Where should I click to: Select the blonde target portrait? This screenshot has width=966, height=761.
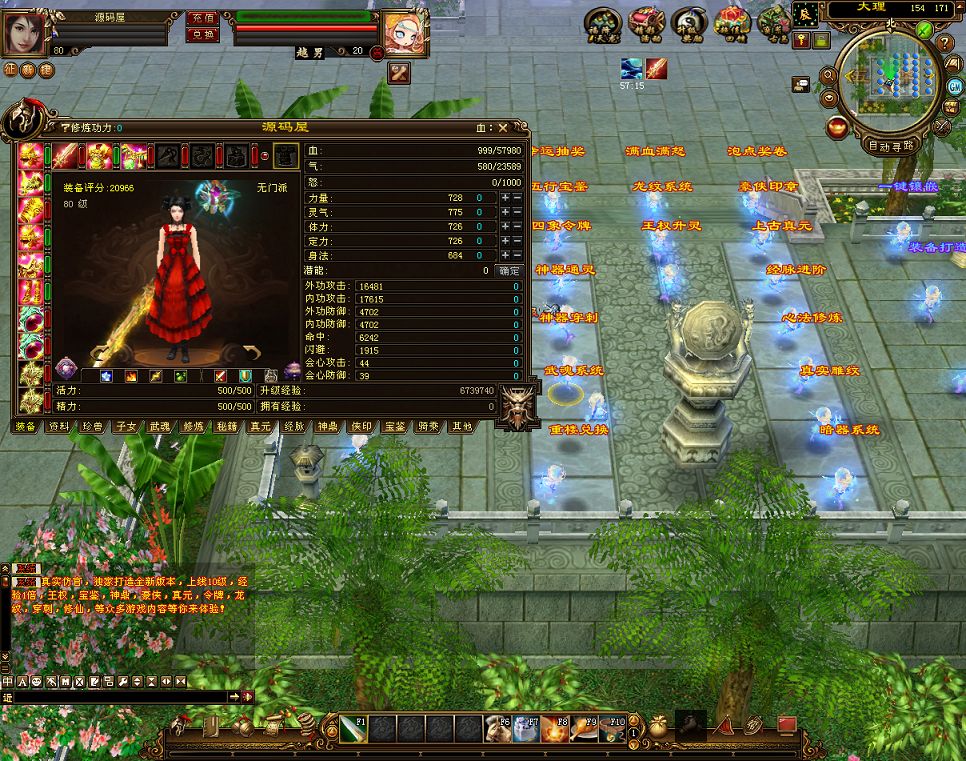click(406, 32)
